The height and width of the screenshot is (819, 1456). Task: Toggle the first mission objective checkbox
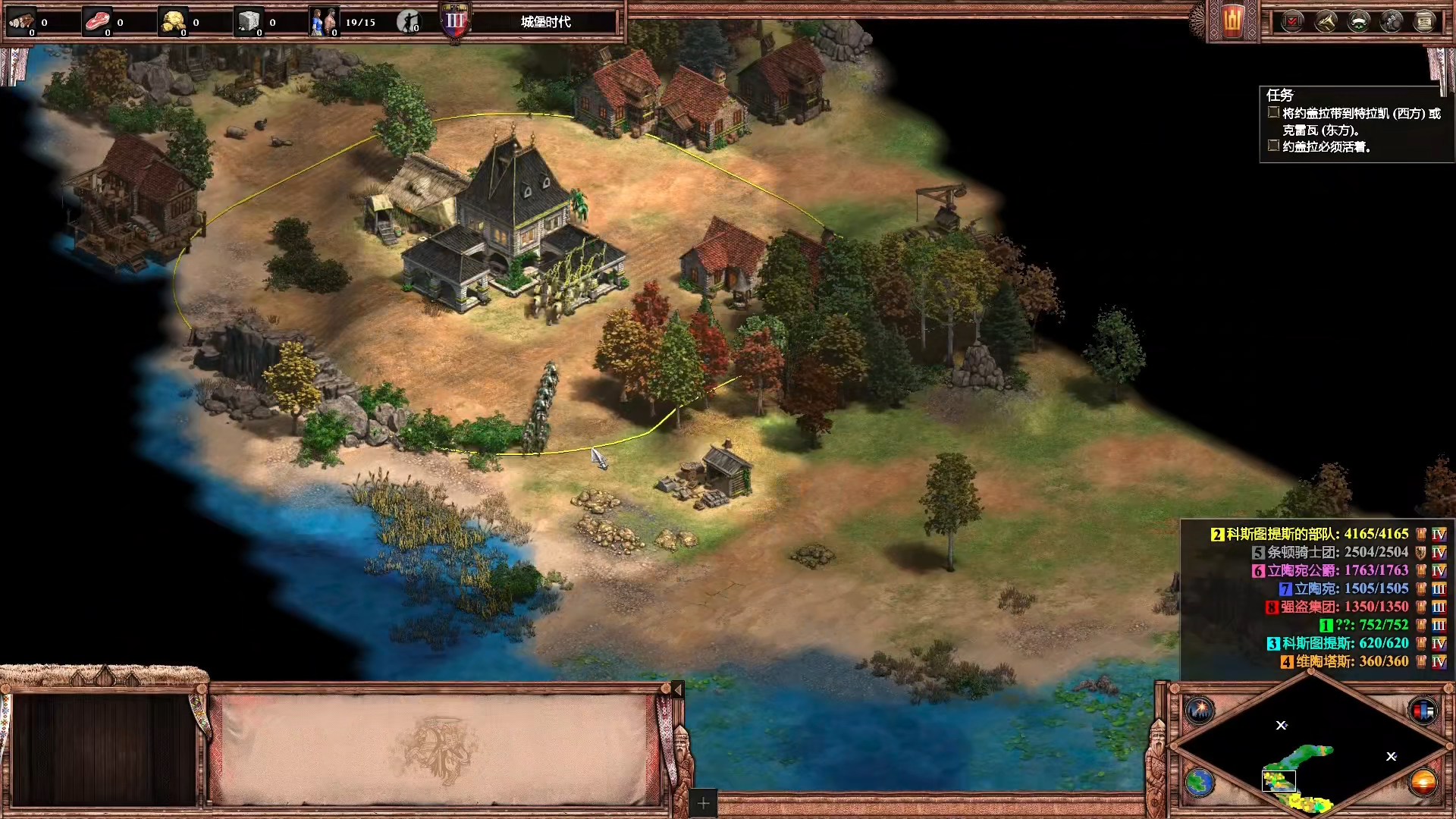click(1273, 113)
